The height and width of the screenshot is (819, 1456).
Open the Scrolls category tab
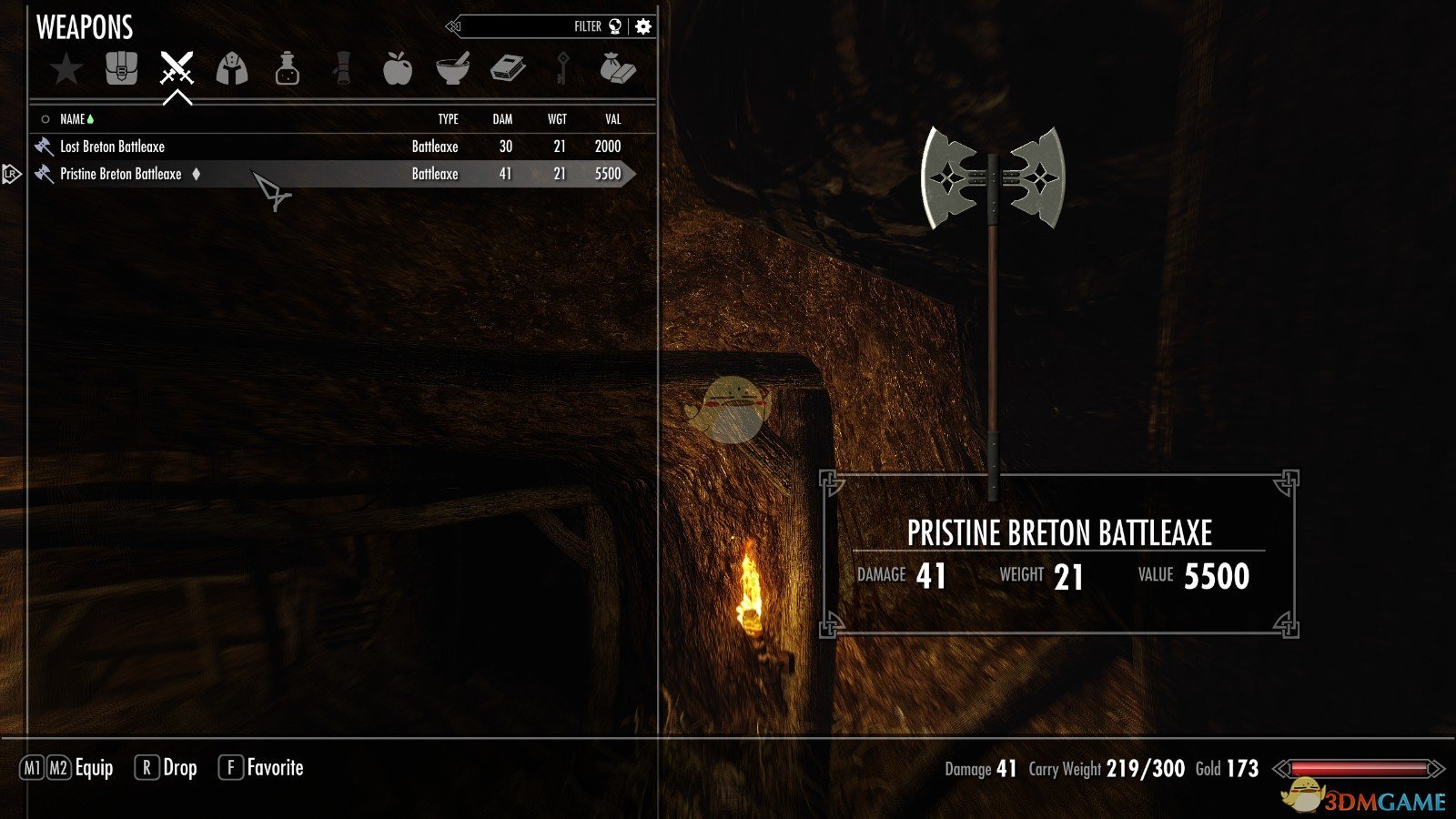(342, 69)
